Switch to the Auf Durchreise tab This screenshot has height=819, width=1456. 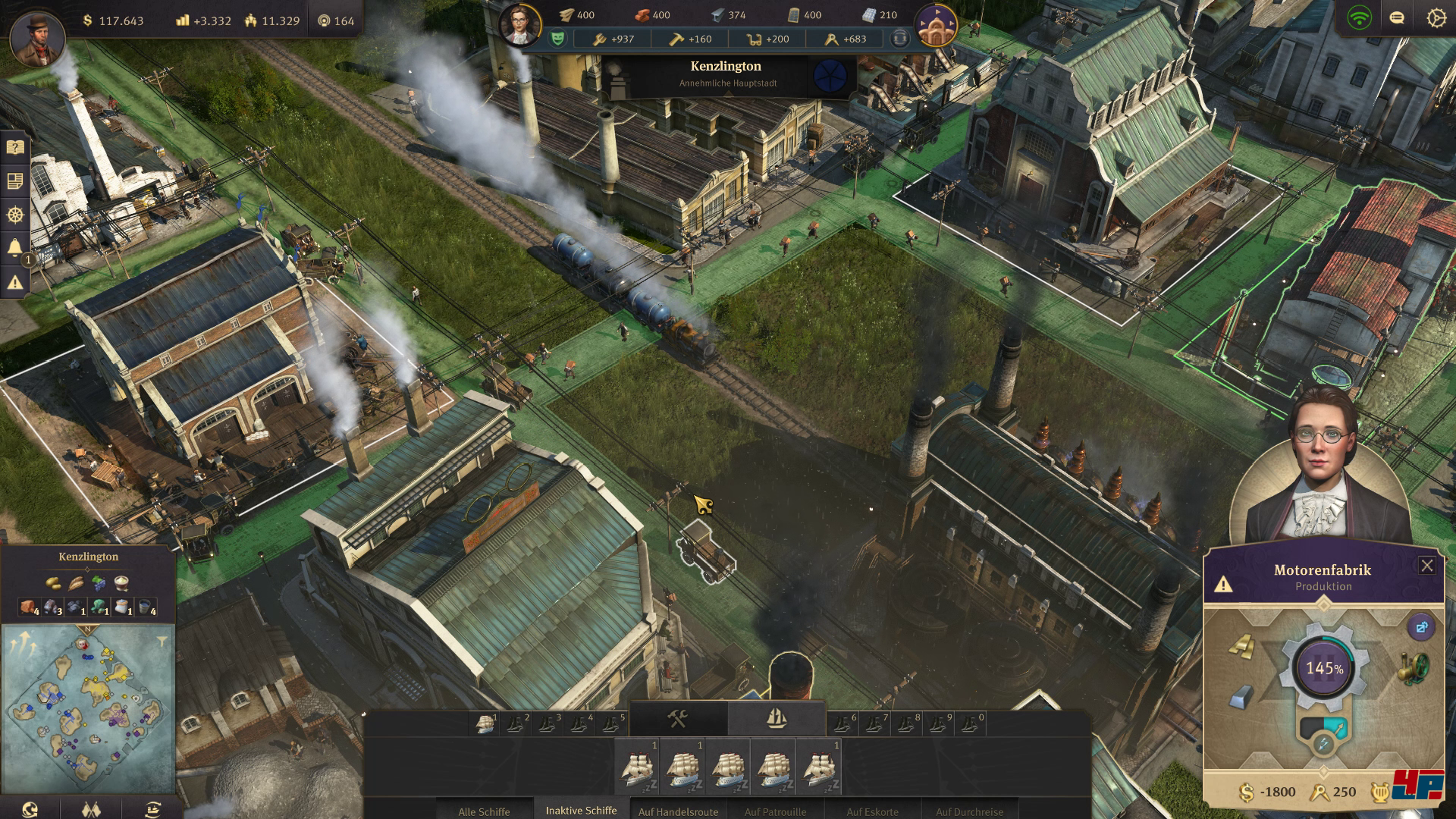click(x=969, y=811)
